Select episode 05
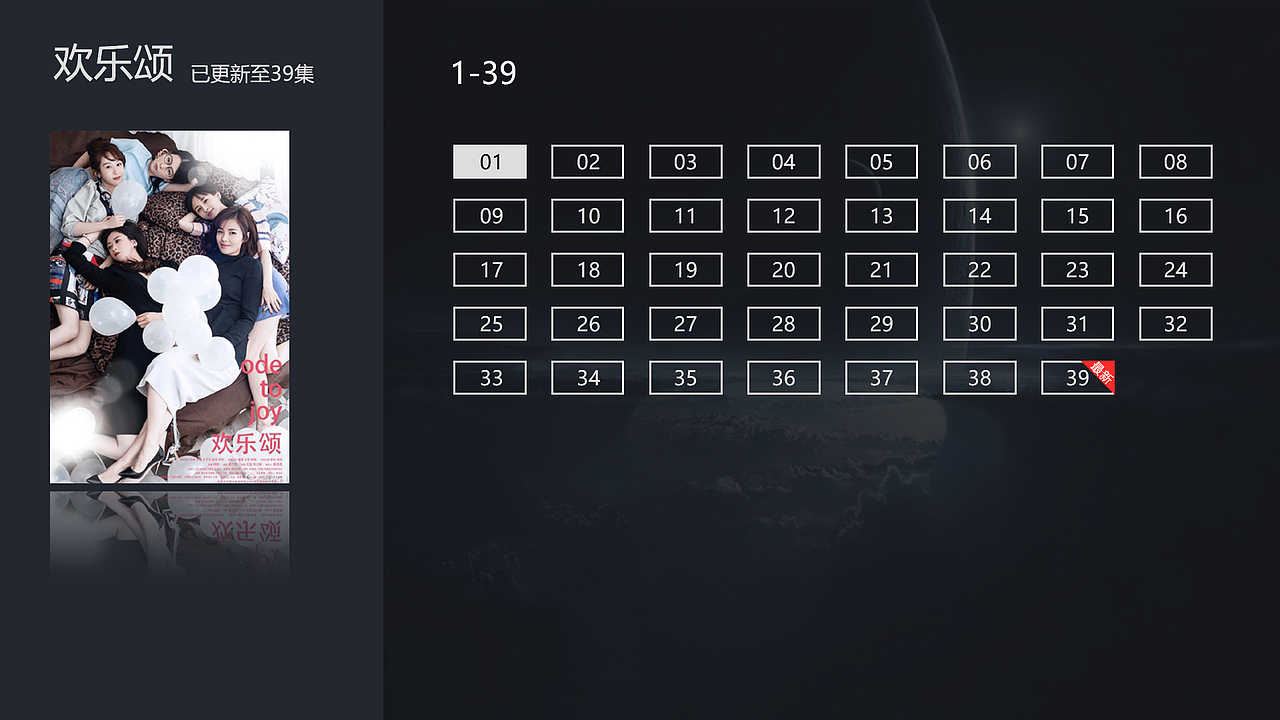 coord(881,161)
